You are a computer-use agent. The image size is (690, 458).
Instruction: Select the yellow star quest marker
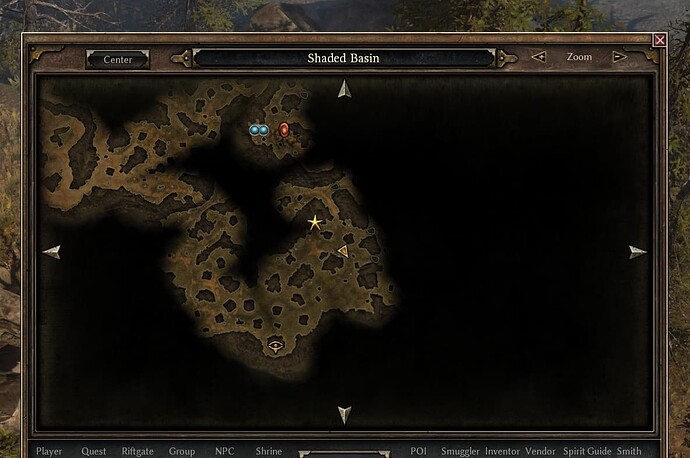(x=315, y=222)
